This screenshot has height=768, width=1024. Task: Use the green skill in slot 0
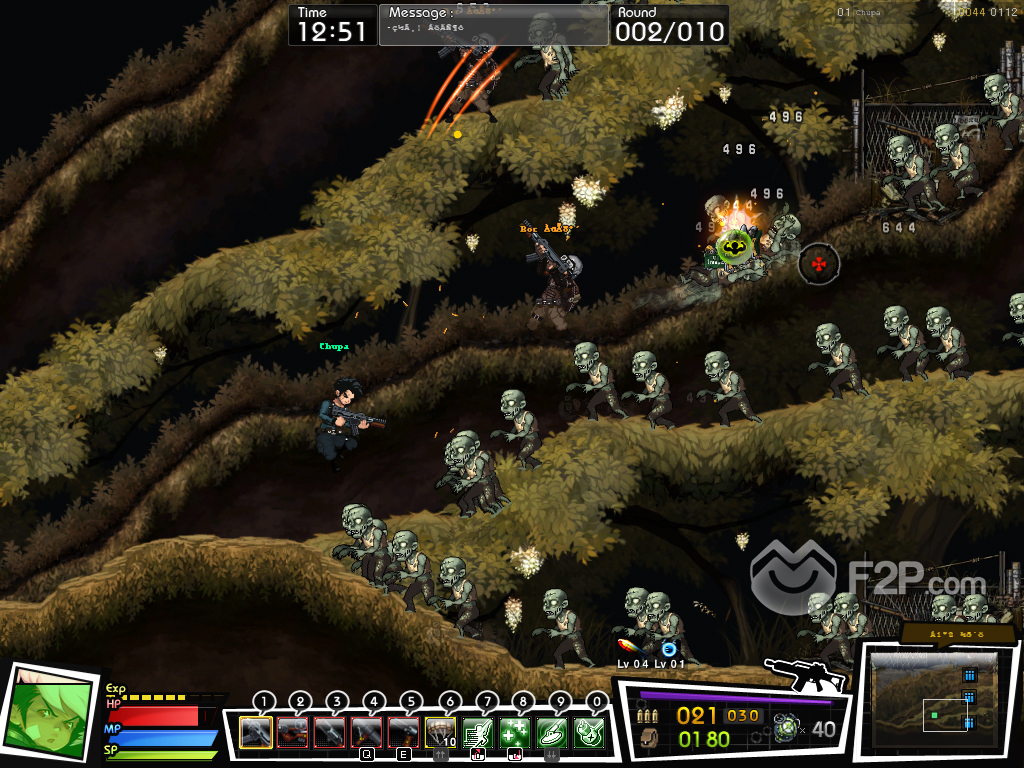tap(588, 733)
